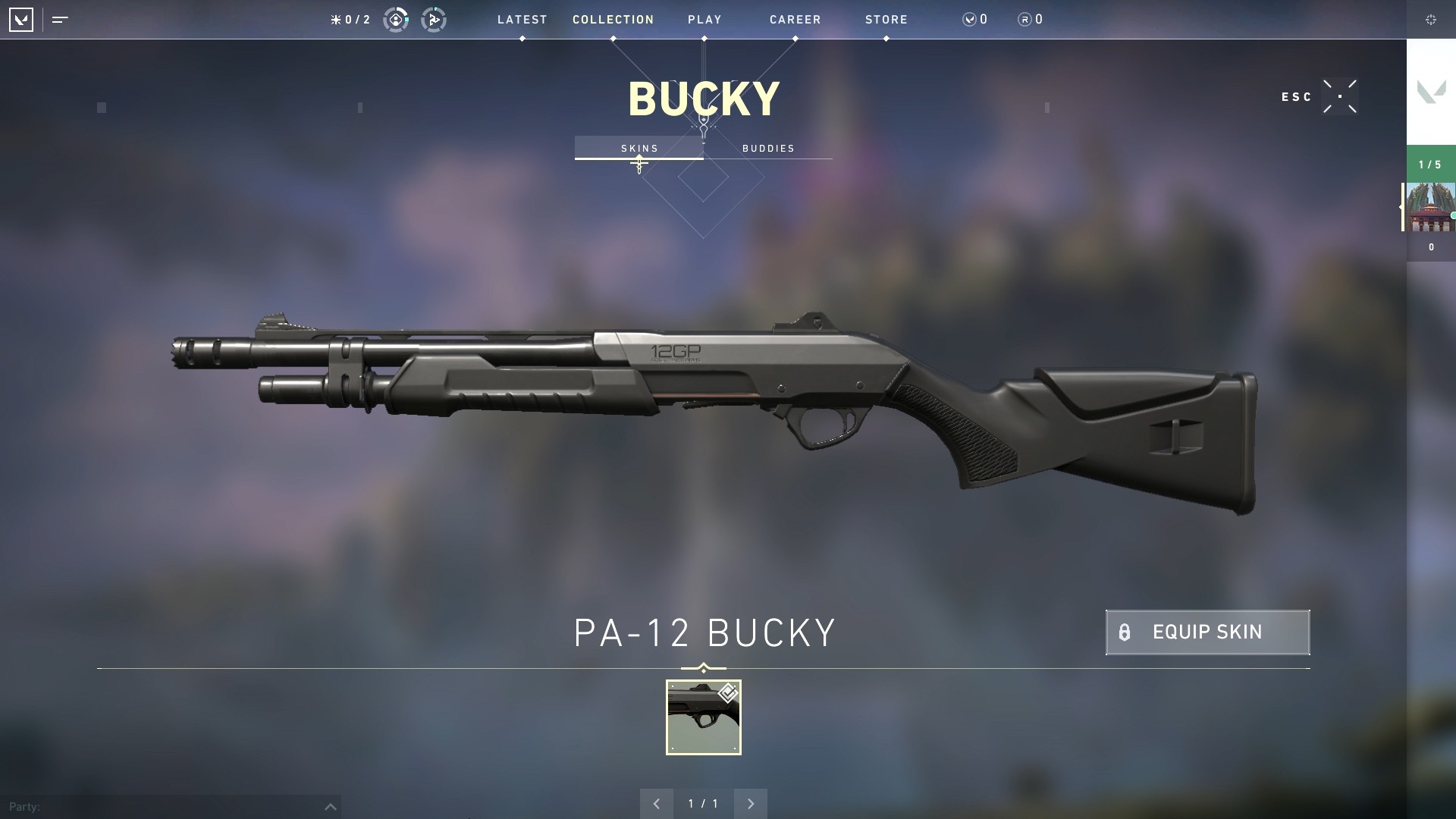Open the battle pass flag icon

click(x=433, y=20)
